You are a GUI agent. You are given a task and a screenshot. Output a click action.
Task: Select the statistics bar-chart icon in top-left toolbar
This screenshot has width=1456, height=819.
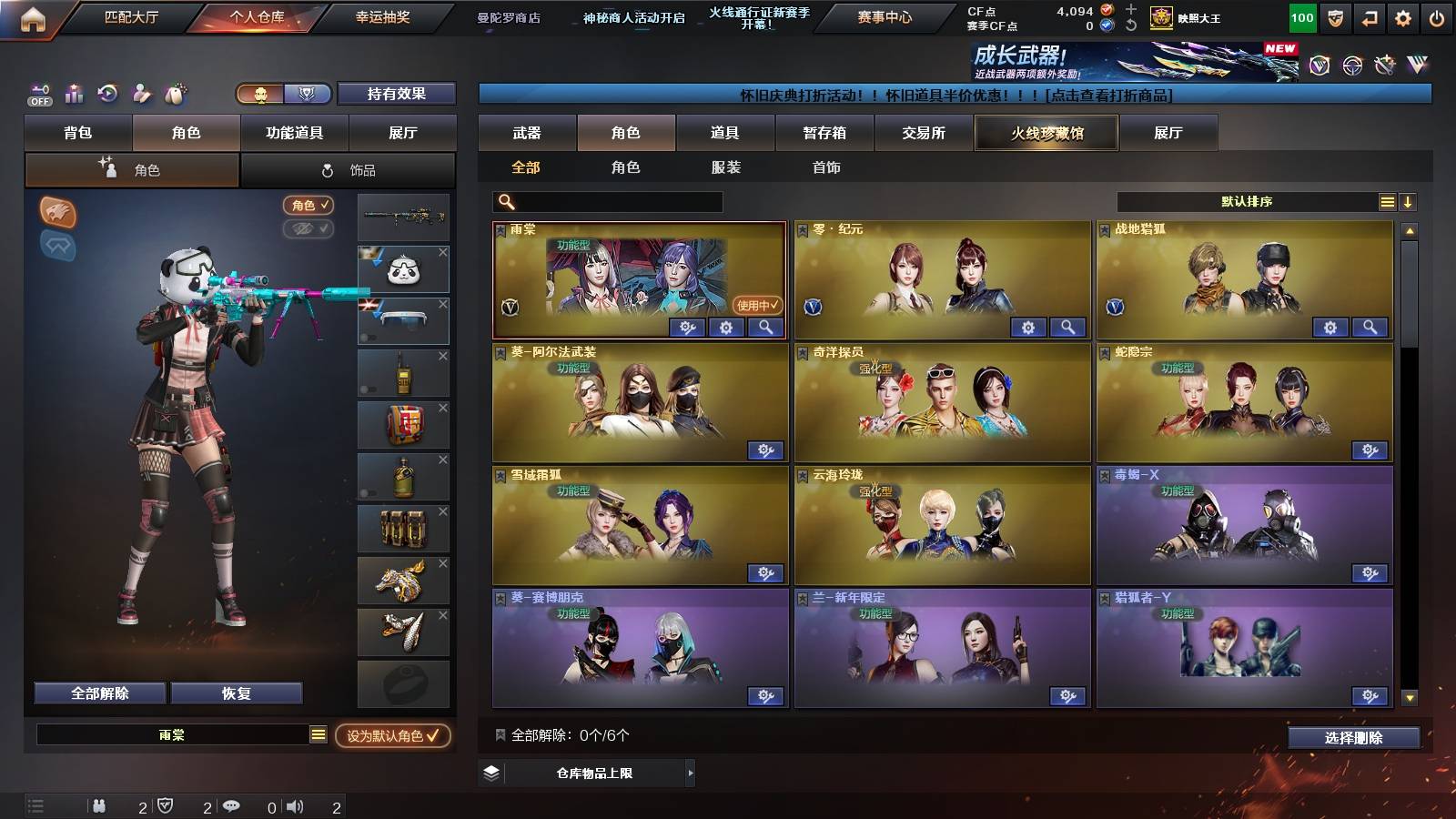pyautogui.click(x=75, y=94)
